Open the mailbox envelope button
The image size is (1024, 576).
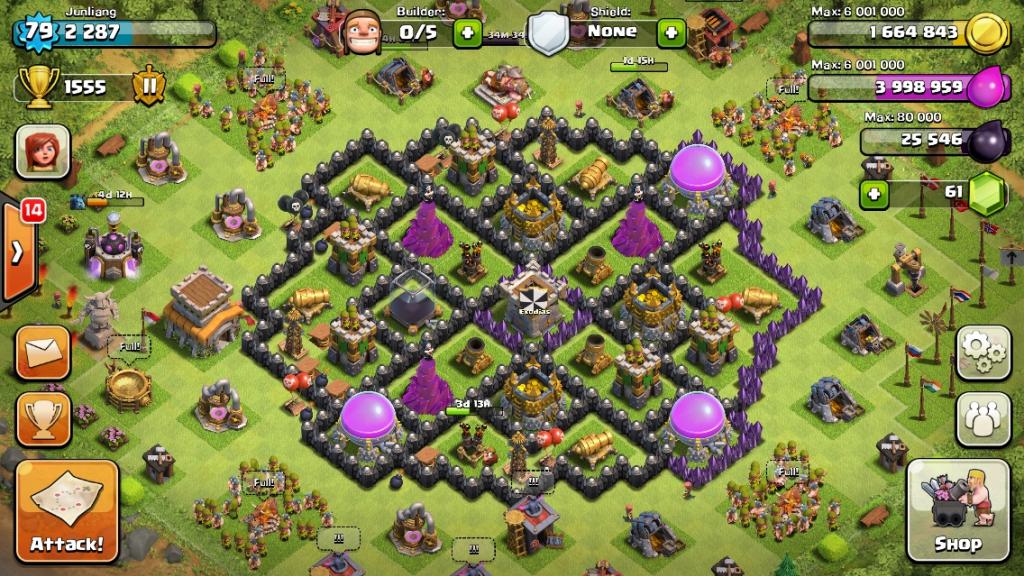[x=43, y=352]
